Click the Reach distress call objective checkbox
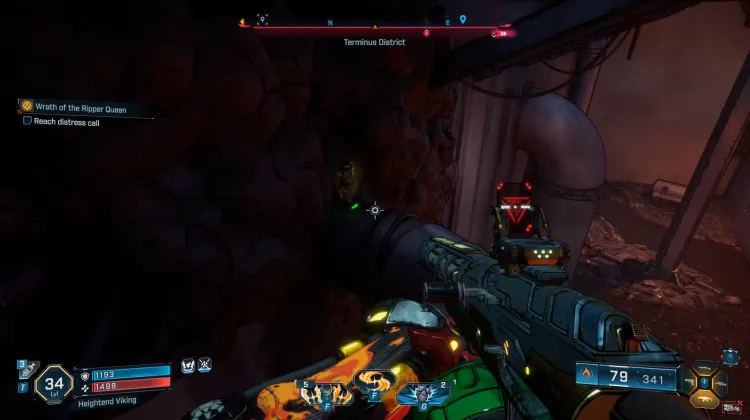Viewport: 750px width, 420px height. tap(27, 120)
